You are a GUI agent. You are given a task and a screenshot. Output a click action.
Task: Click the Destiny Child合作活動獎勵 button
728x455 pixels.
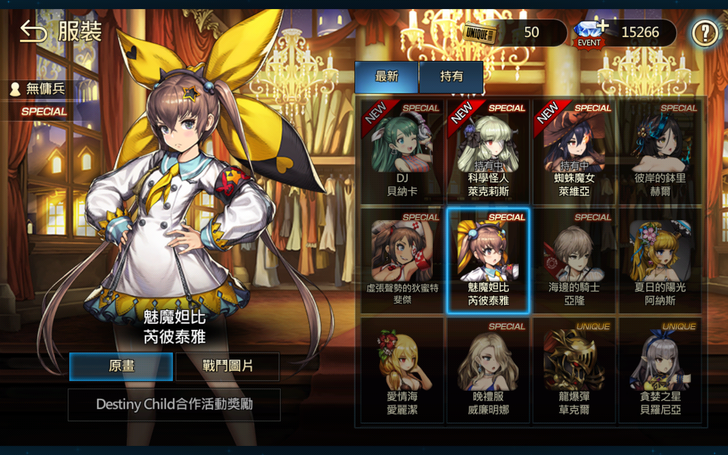(174, 404)
